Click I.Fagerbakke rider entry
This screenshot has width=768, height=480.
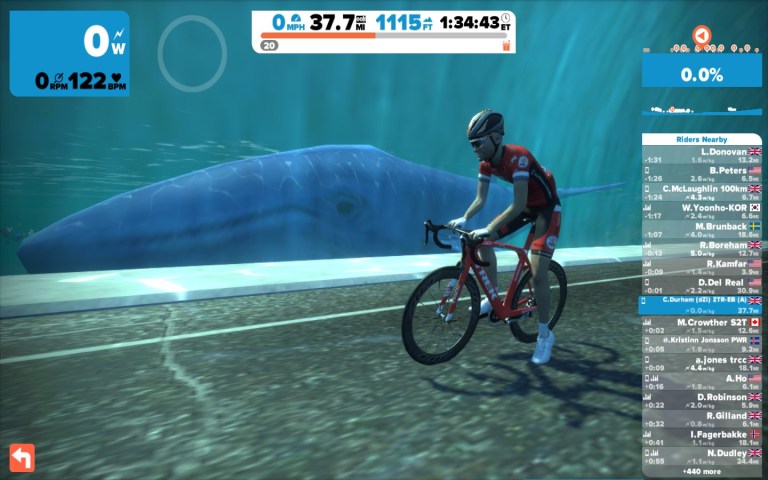pos(701,438)
